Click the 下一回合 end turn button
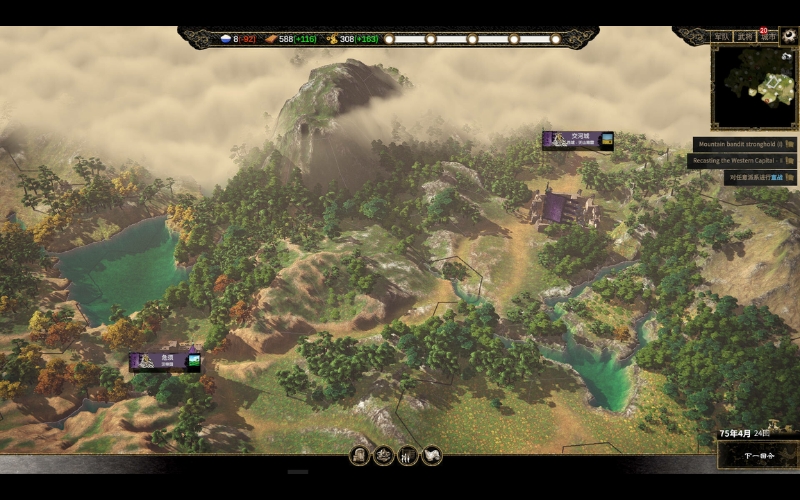Image resolution: width=800 pixels, height=500 pixels. tap(759, 455)
